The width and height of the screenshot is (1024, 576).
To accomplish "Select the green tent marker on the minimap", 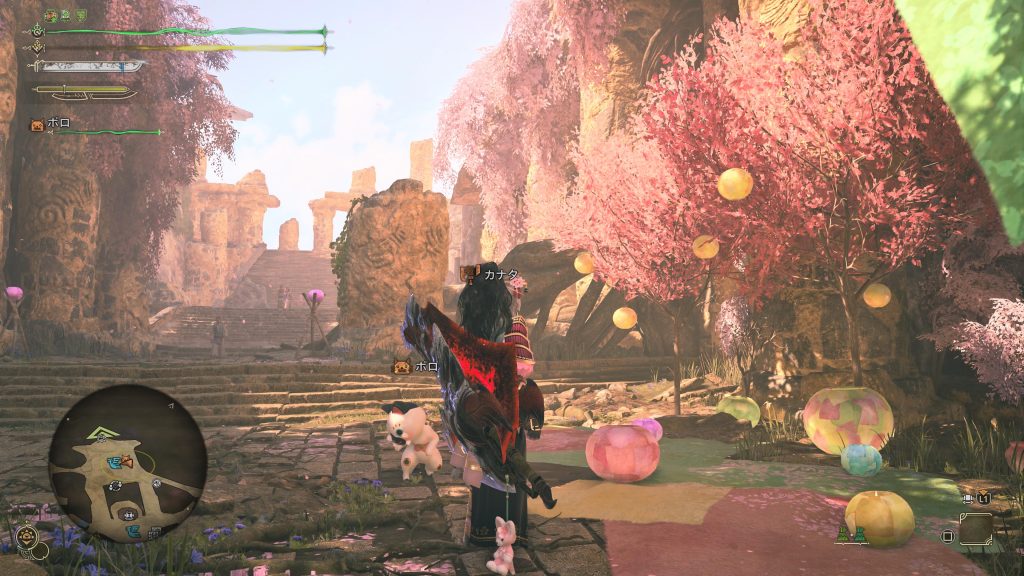I will [101, 434].
